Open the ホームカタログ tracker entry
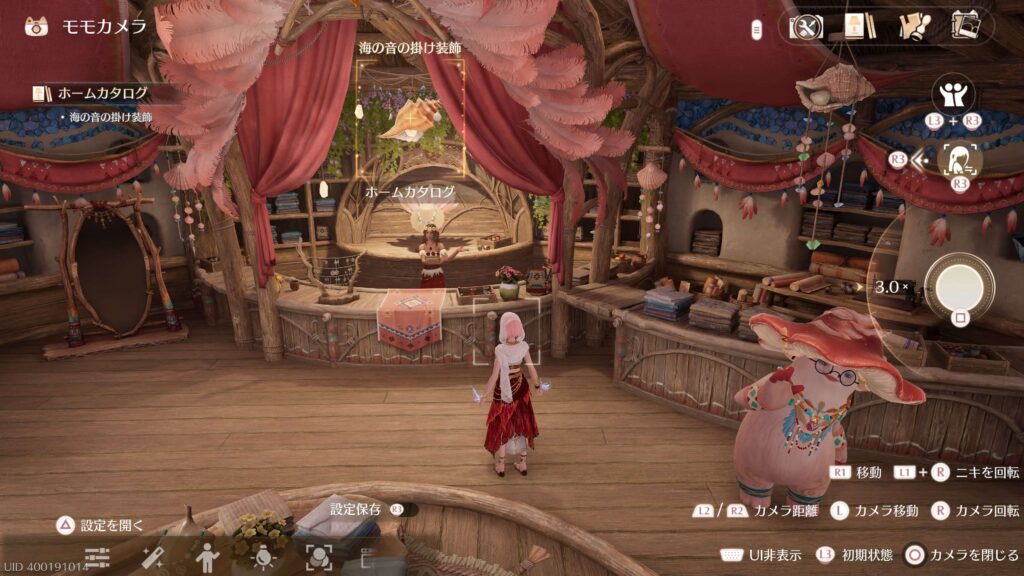Viewport: 1024px width, 576px height. 102,93
